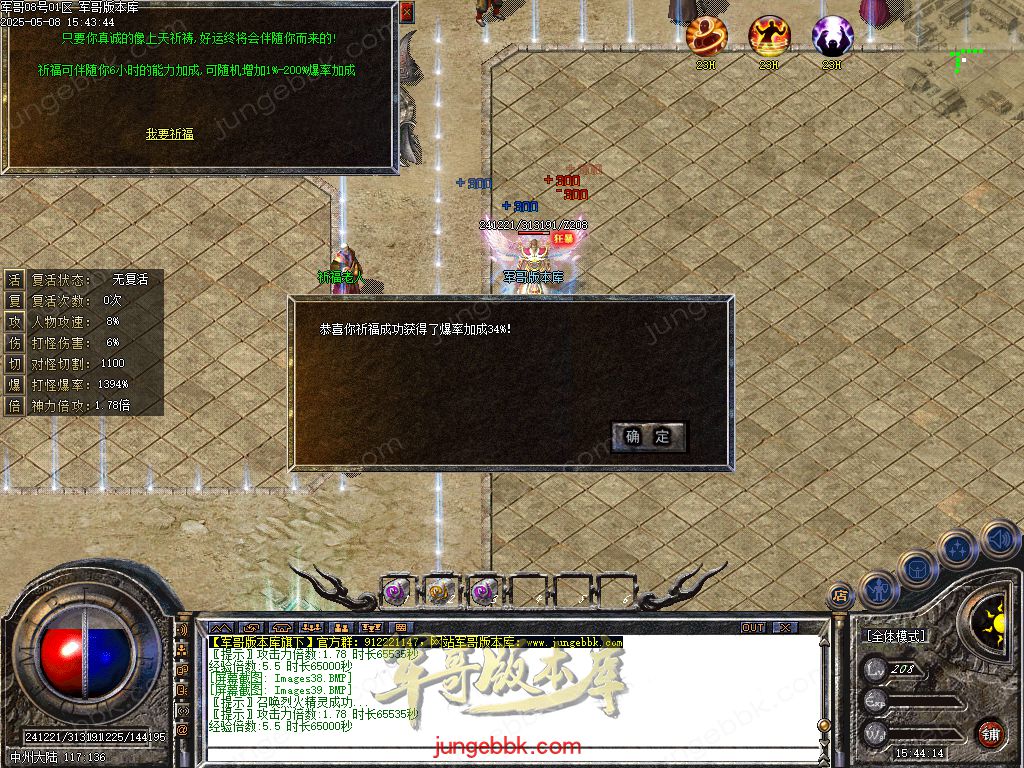Screen dimensions: 1024x768
Task: Switch the 全体模式 attack mode label
Action: (x=897, y=636)
